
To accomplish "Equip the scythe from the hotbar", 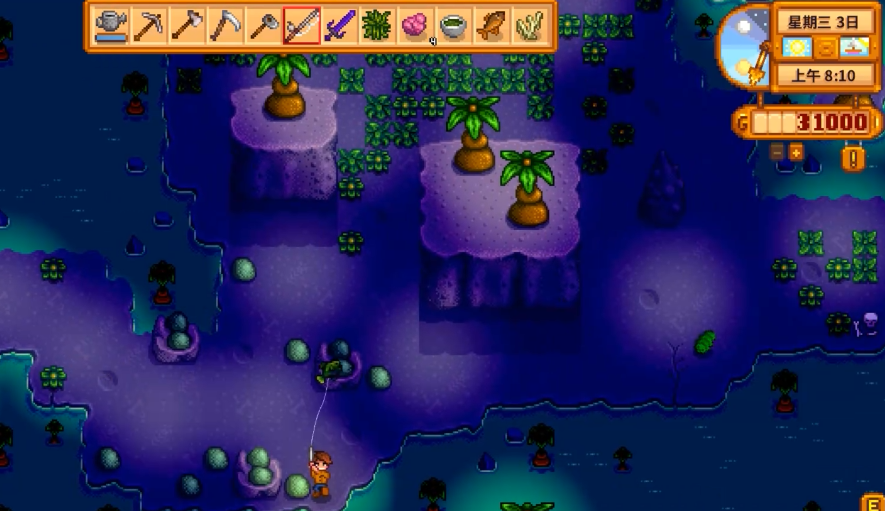I will 225,26.
